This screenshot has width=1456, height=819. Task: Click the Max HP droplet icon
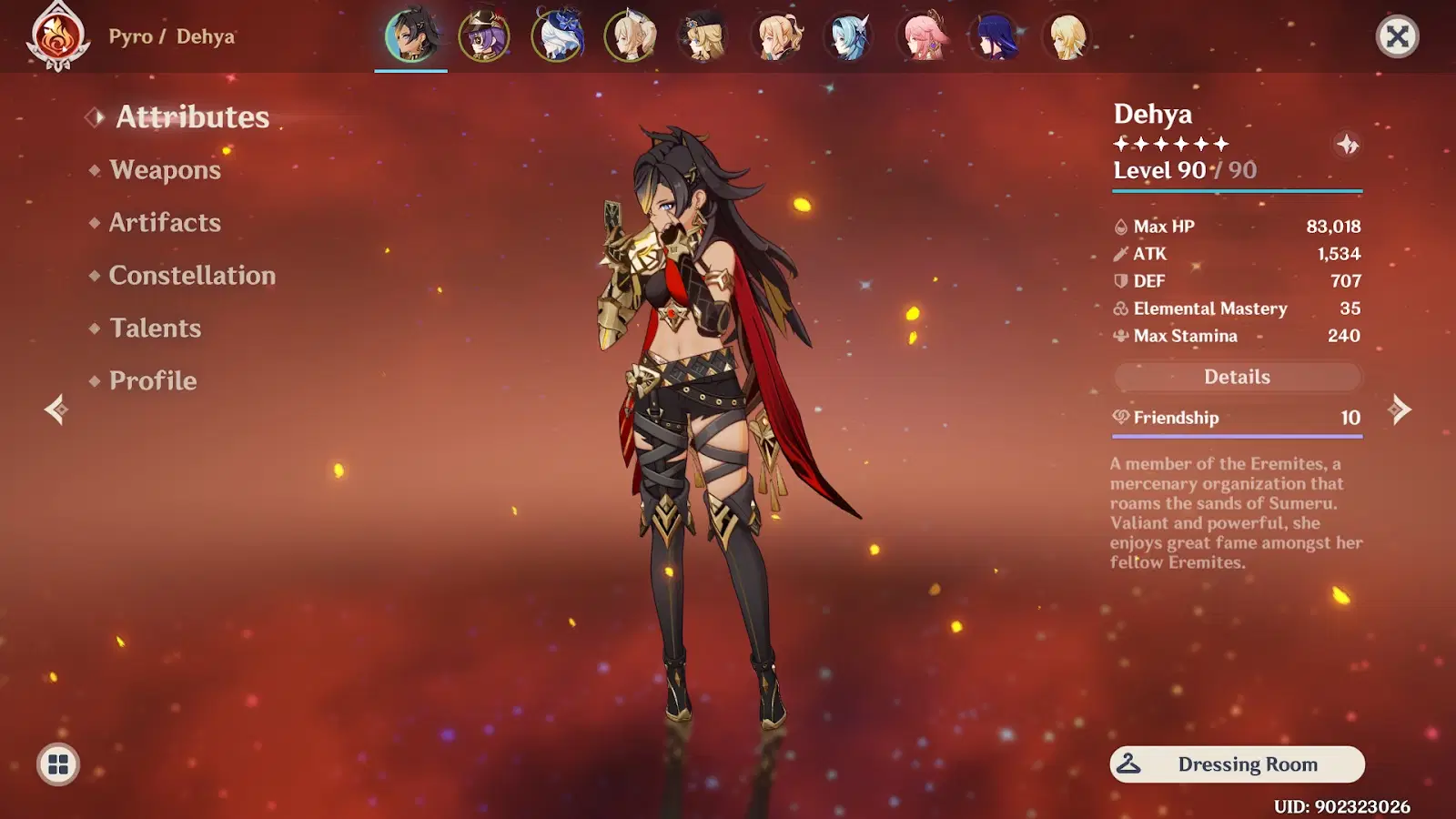tap(1120, 226)
